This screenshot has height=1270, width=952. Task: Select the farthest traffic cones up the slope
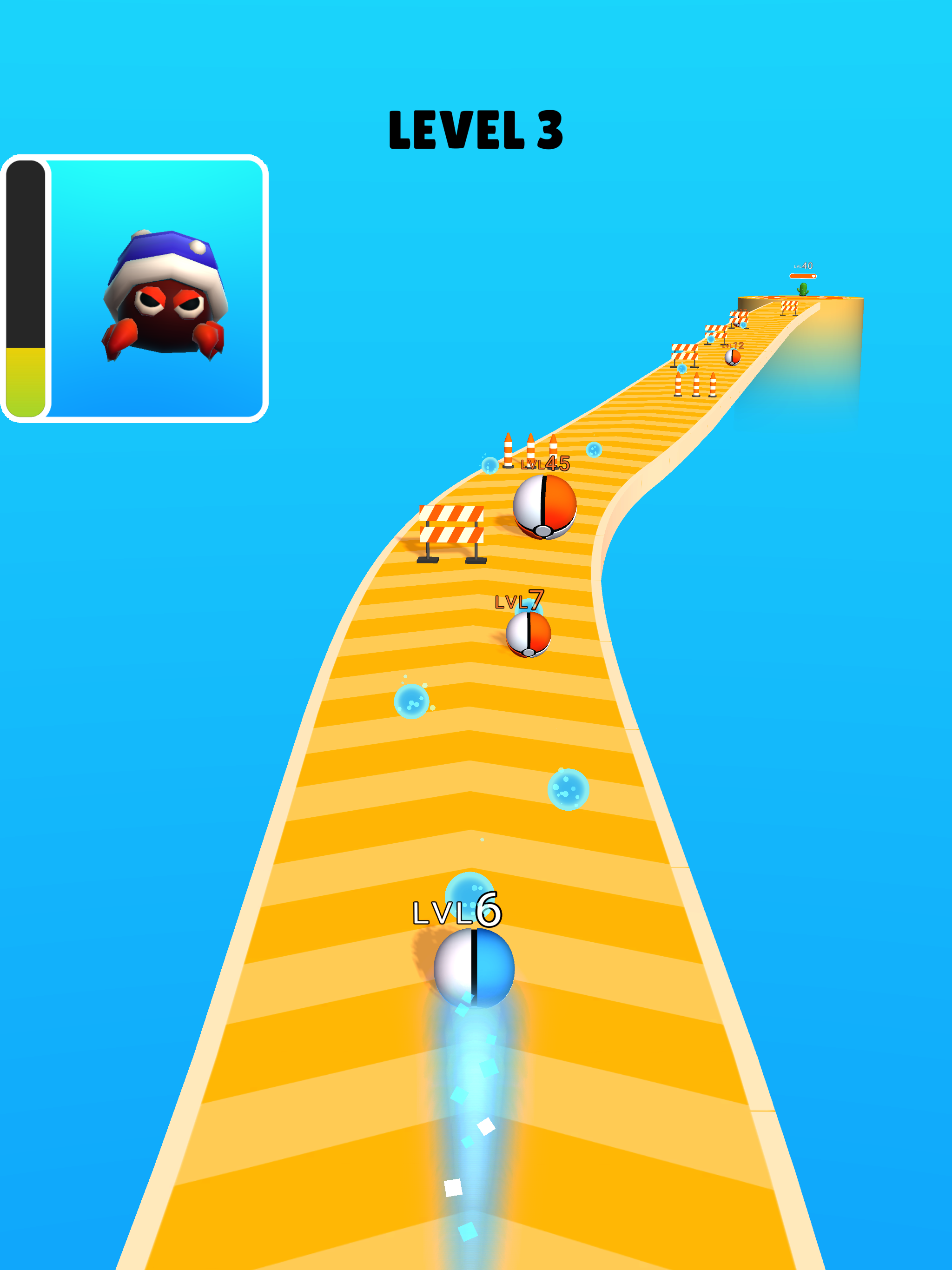coord(695,386)
